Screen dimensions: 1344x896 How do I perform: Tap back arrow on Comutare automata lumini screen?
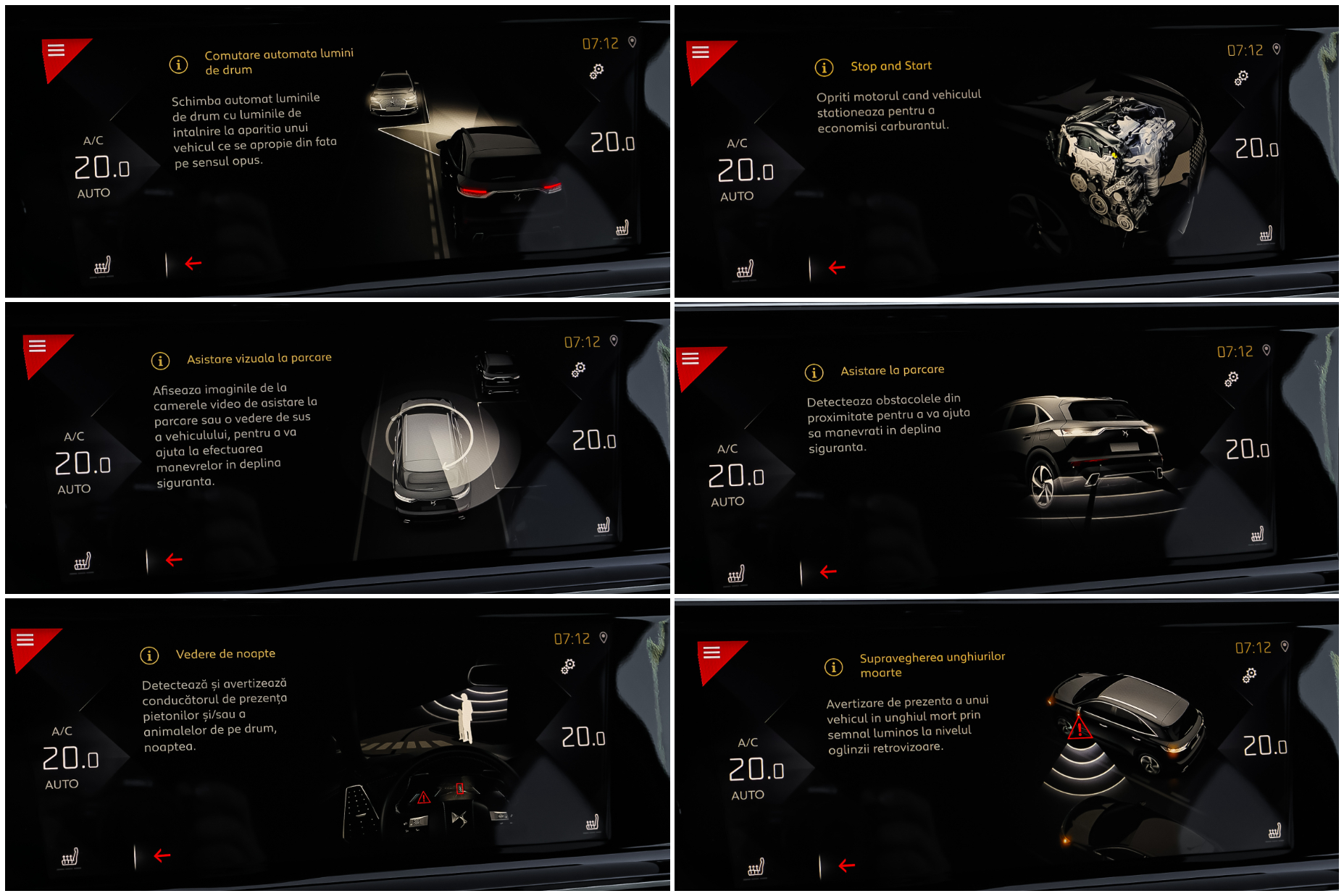click(x=193, y=264)
